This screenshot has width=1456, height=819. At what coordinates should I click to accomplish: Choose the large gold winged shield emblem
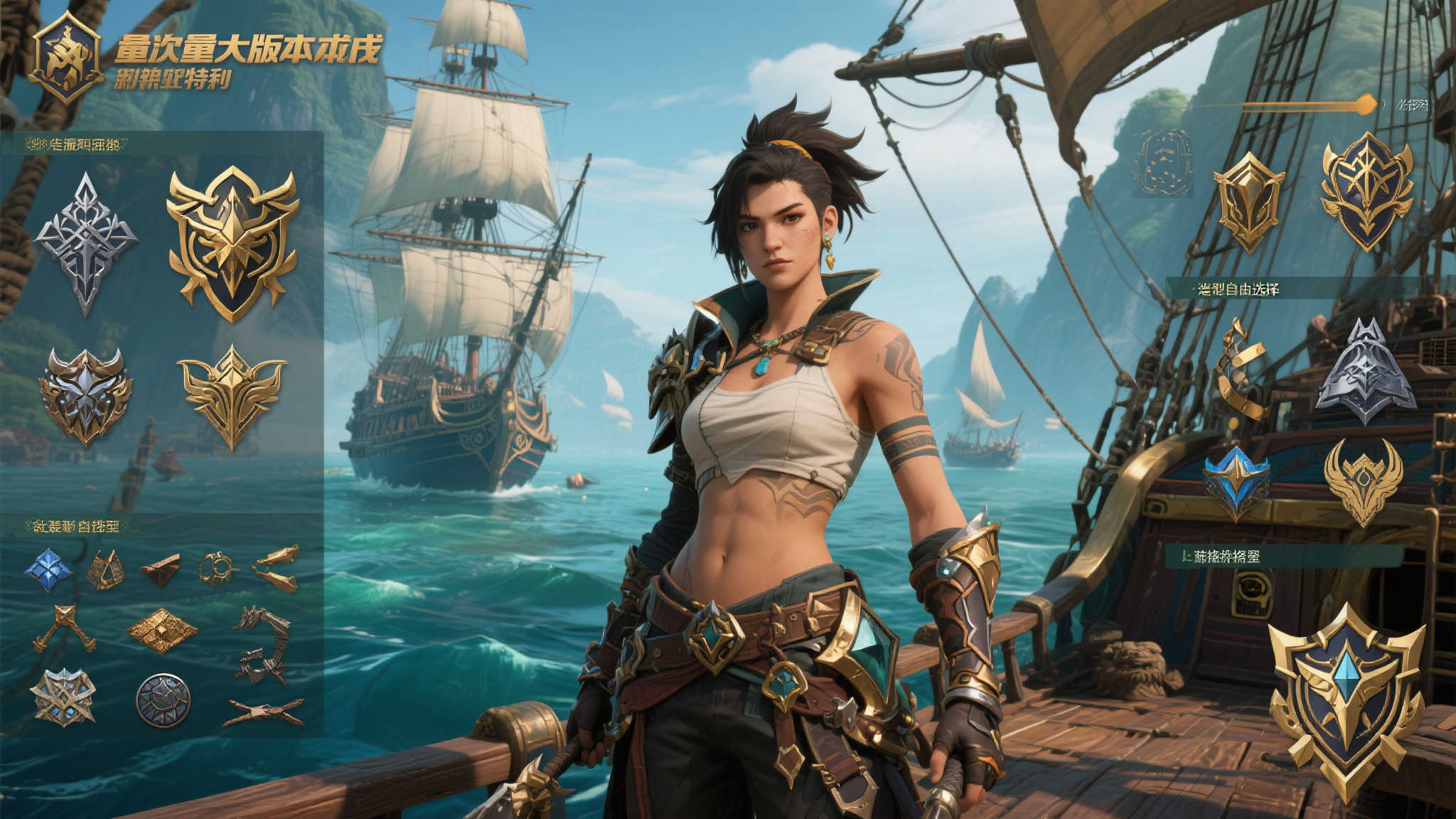point(232,242)
